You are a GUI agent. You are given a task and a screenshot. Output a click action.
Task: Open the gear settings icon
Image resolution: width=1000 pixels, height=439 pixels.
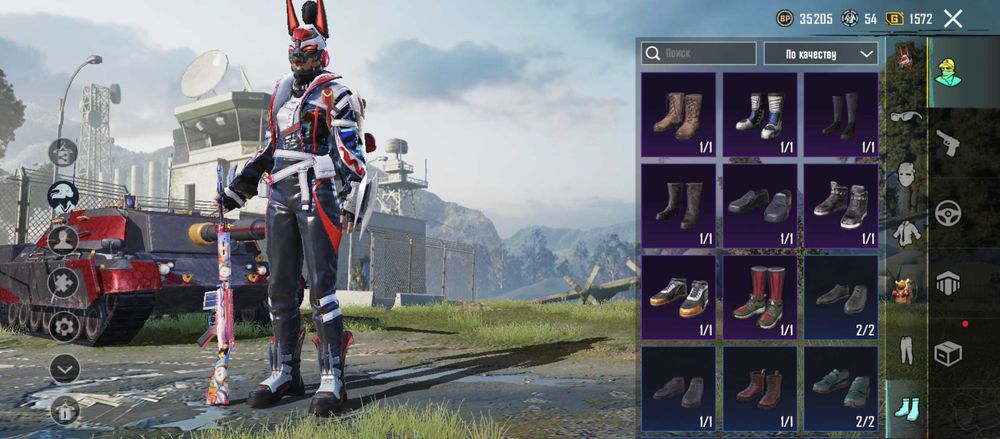click(63, 325)
